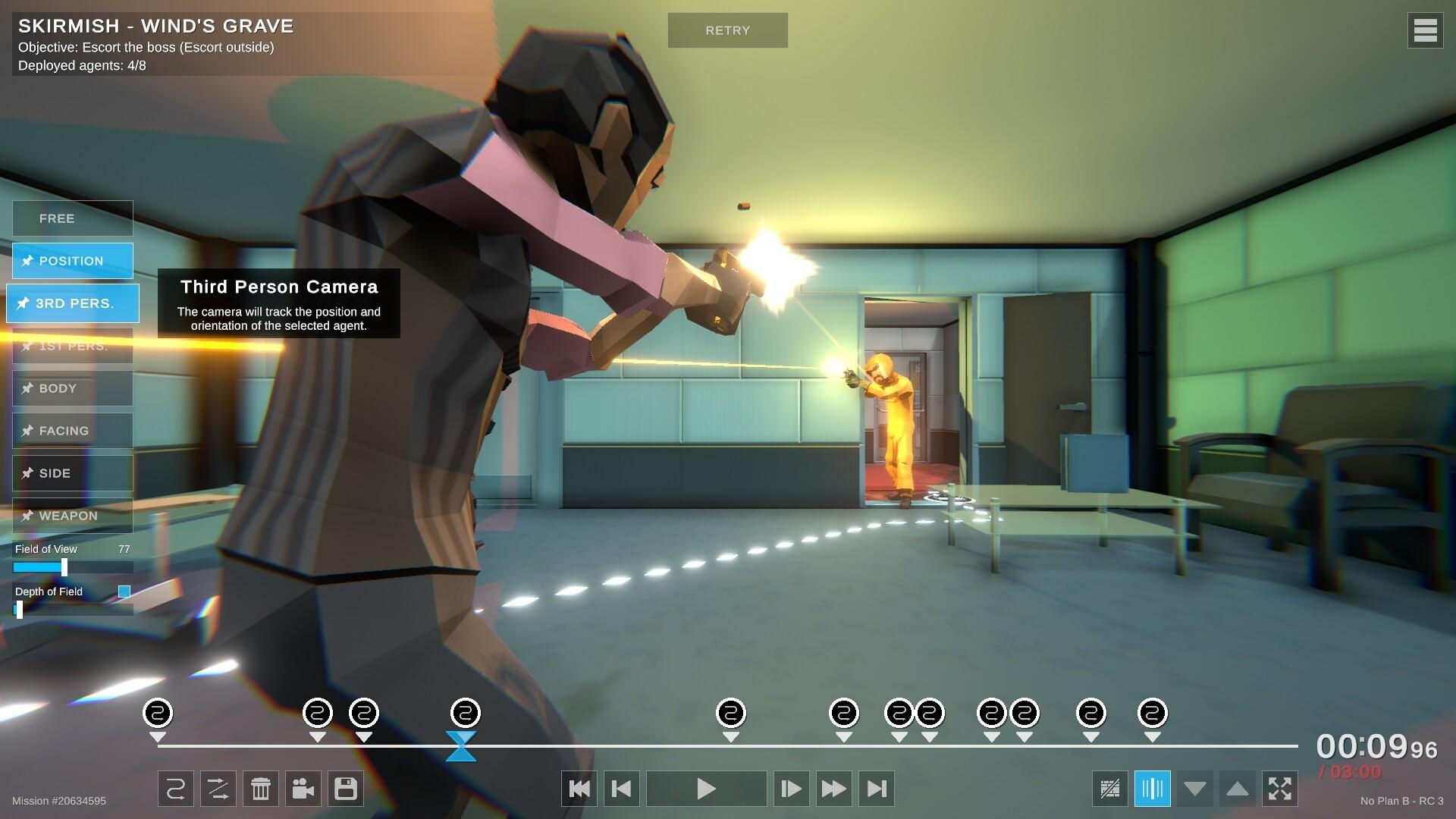Click the up triangle upper-floor control

point(1239,789)
